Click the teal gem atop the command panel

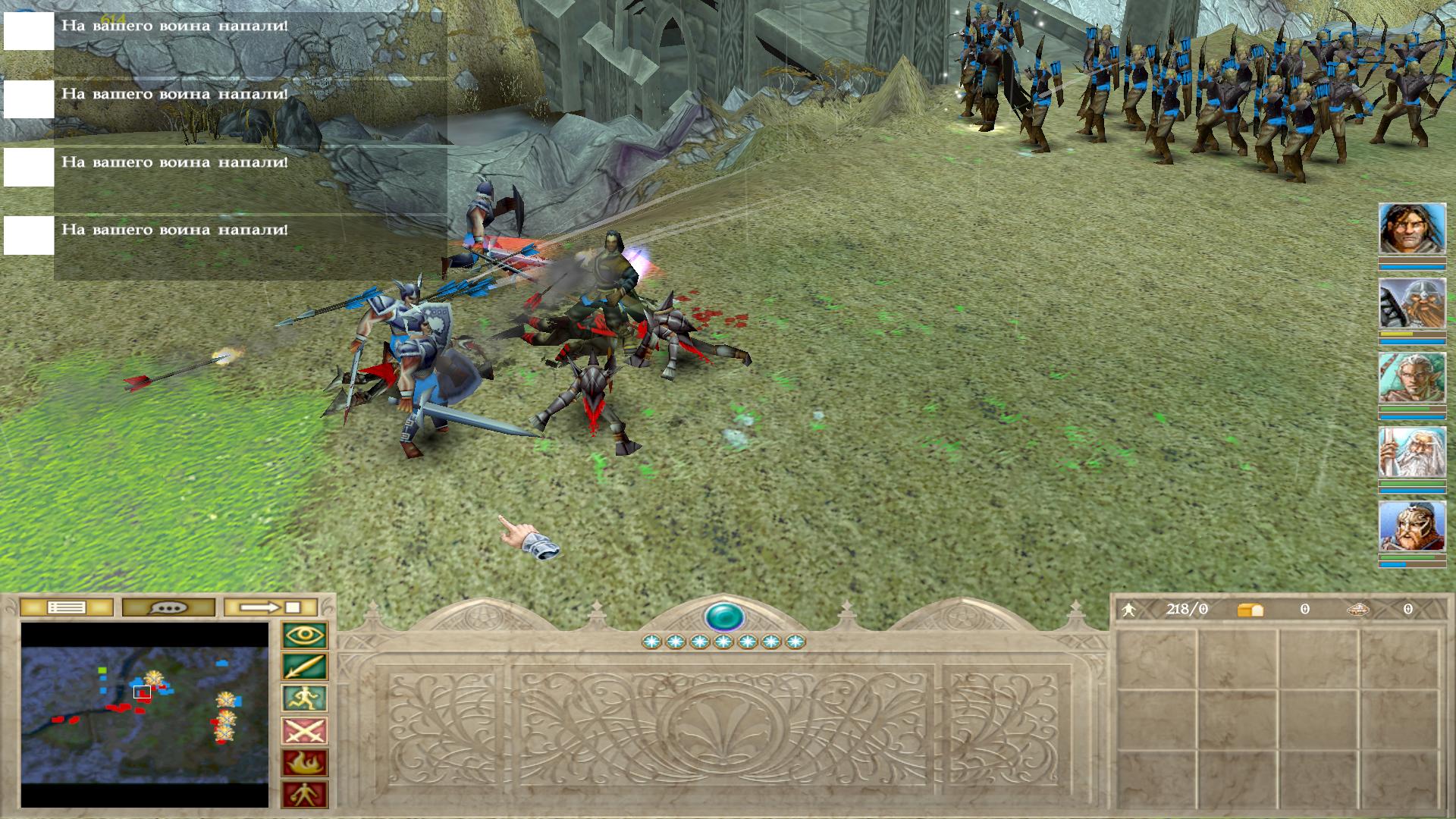(x=724, y=617)
